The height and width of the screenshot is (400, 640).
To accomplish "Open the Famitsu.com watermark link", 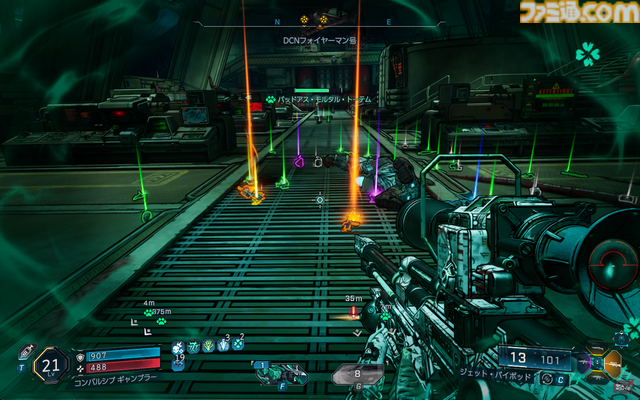I will tap(573, 13).
